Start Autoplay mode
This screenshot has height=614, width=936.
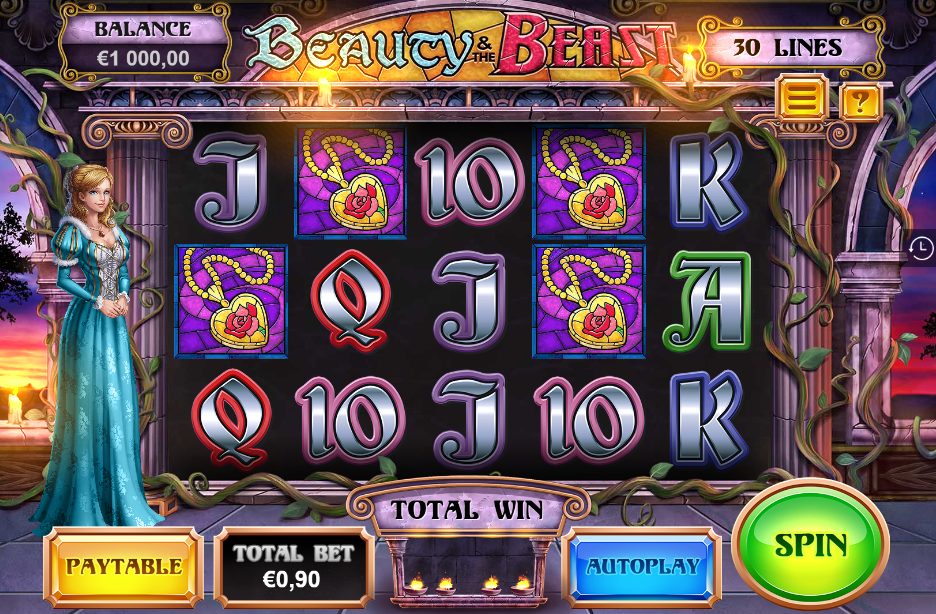[x=642, y=566]
